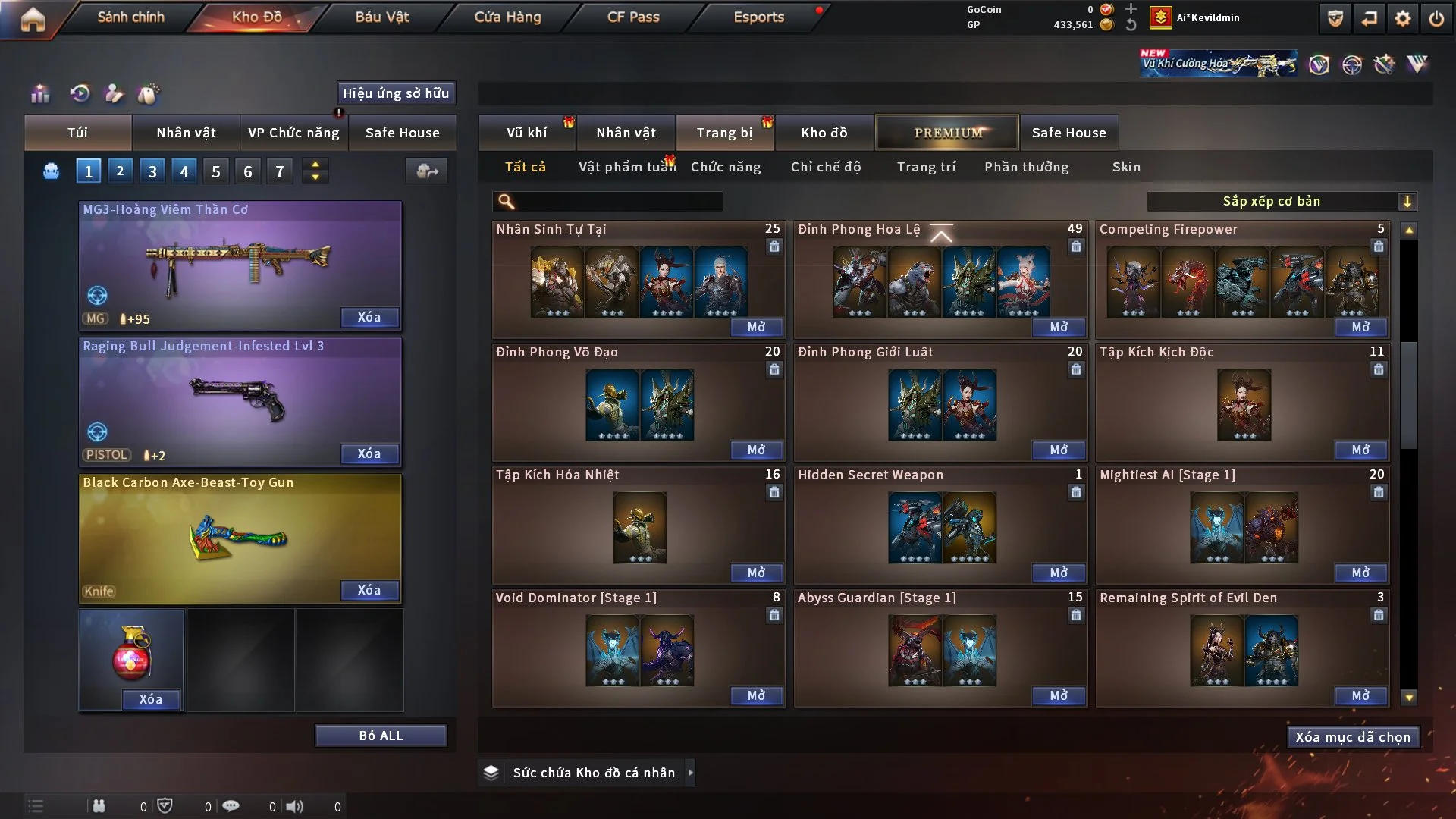Open the CF Pass menu
Viewport: 1456px width, 819px height.
pyautogui.click(x=633, y=17)
